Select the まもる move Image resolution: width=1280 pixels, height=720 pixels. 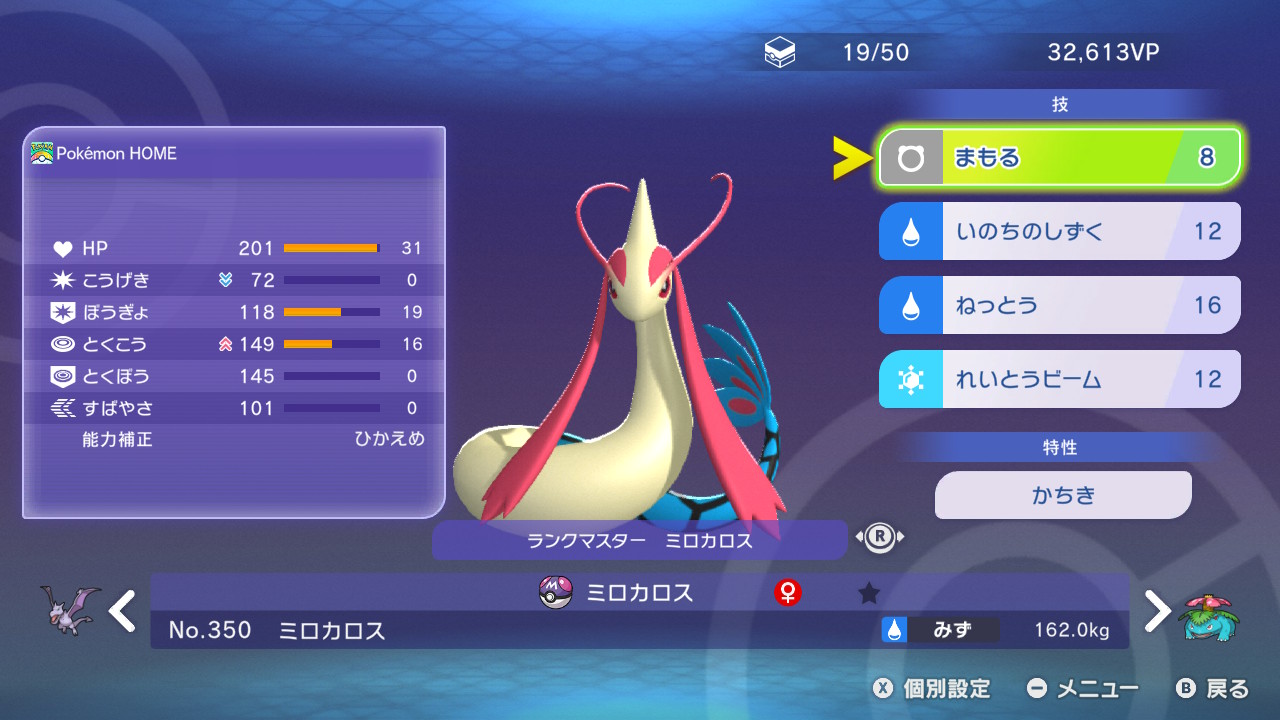[1059, 158]
